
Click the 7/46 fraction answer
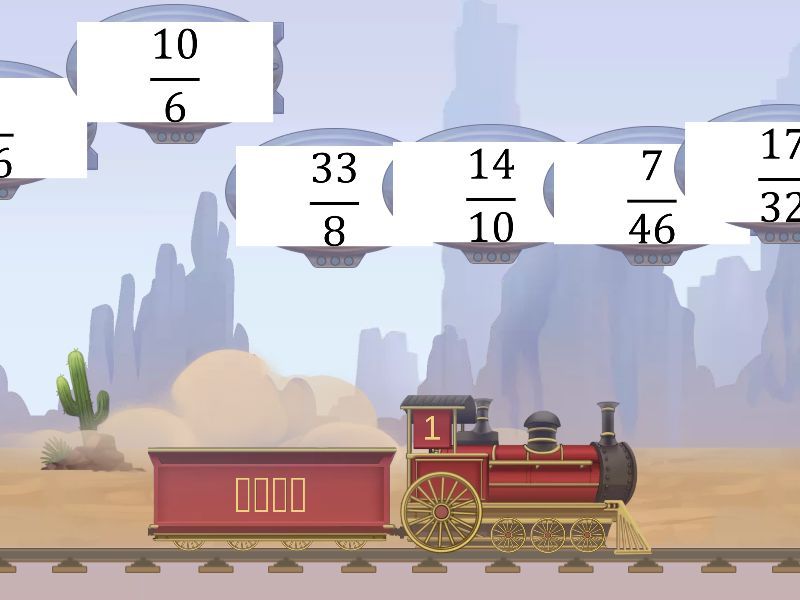(x=651, y=196)
